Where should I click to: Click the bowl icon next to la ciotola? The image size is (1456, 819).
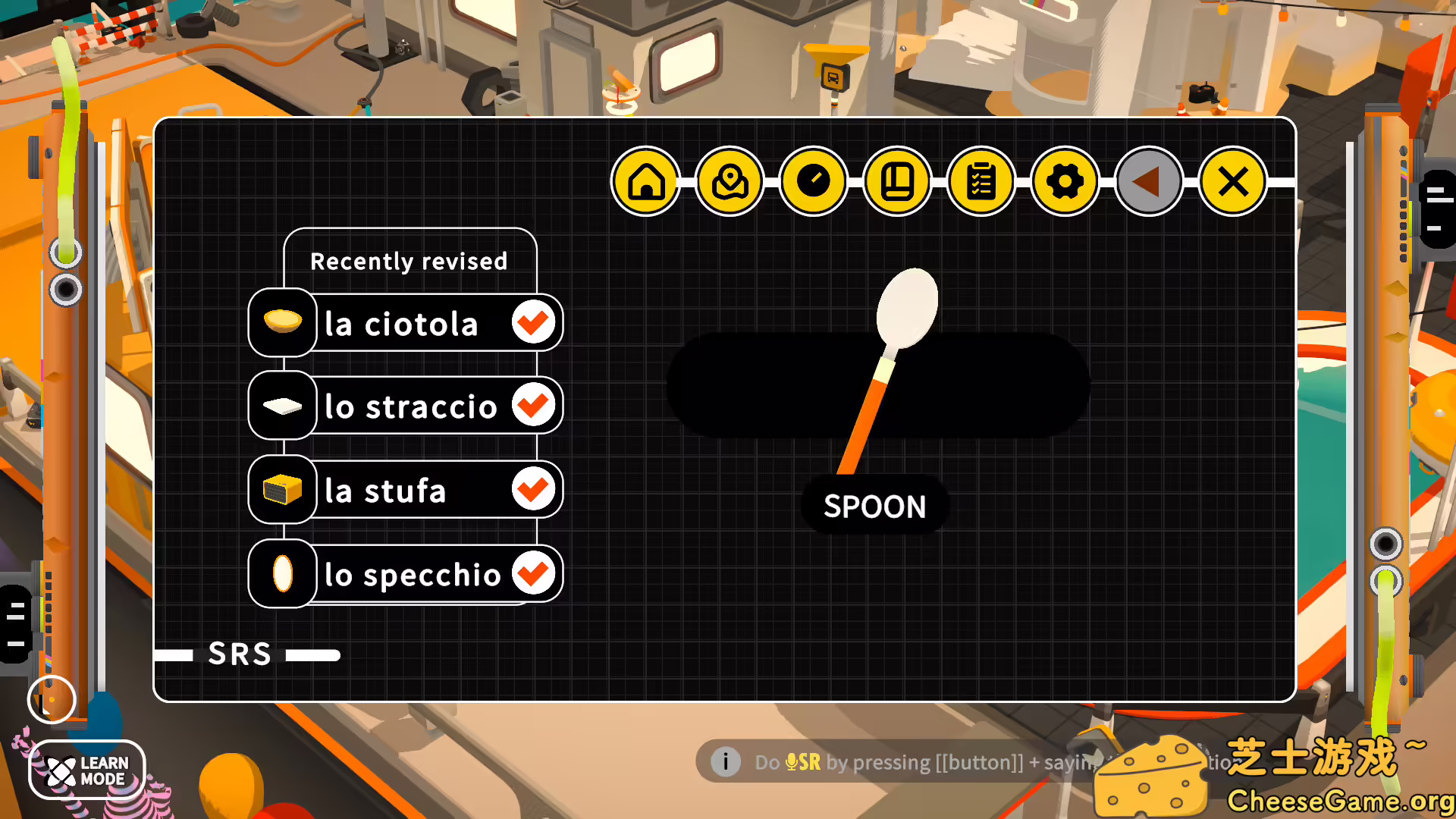[x=282, y=323]
